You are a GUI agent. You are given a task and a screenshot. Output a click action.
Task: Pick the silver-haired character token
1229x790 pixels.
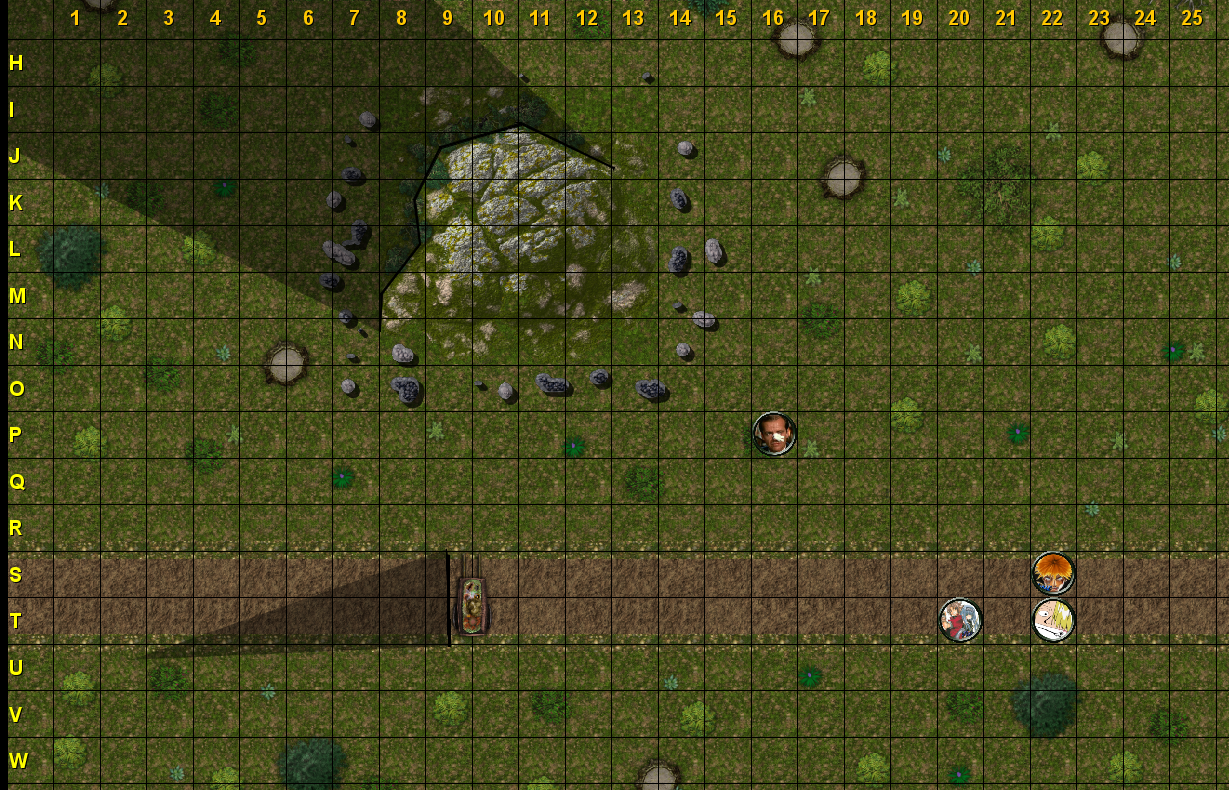click(x=960, y=620)
